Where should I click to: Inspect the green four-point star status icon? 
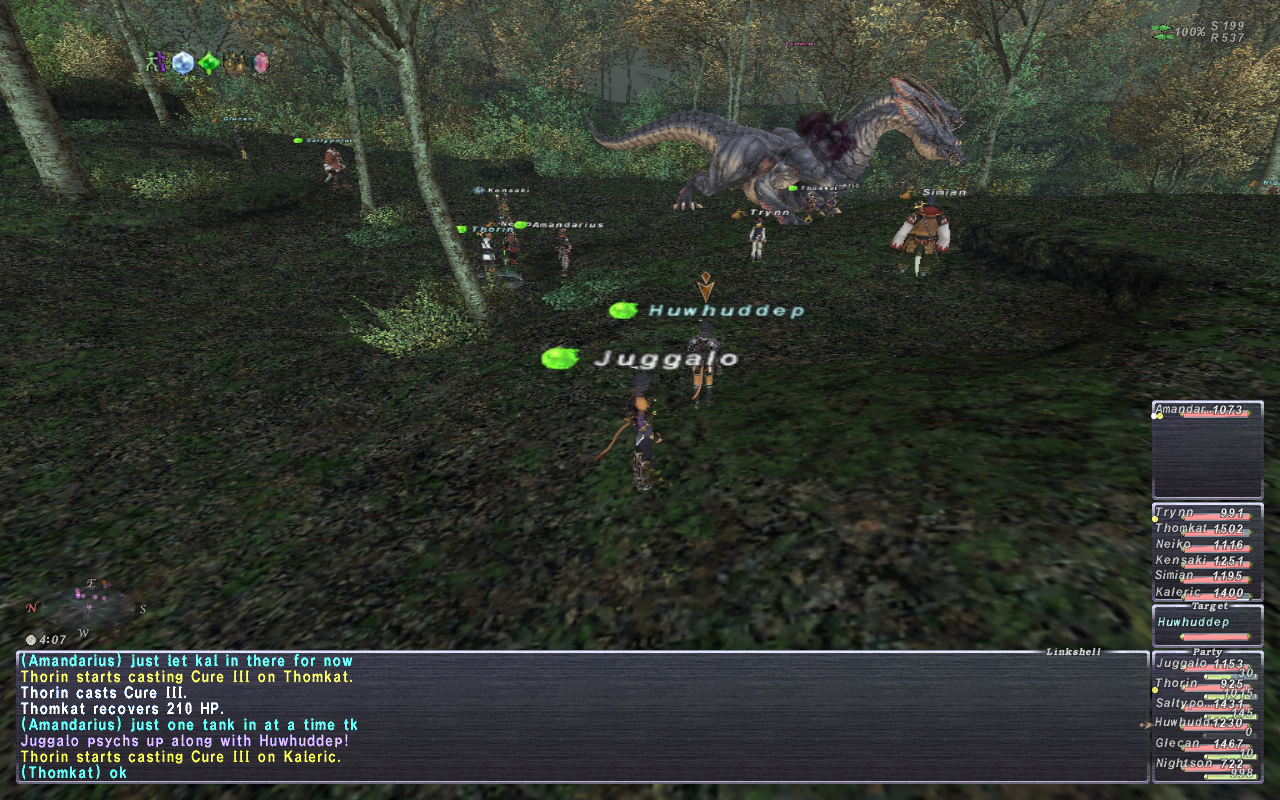(x=208, y=63)
